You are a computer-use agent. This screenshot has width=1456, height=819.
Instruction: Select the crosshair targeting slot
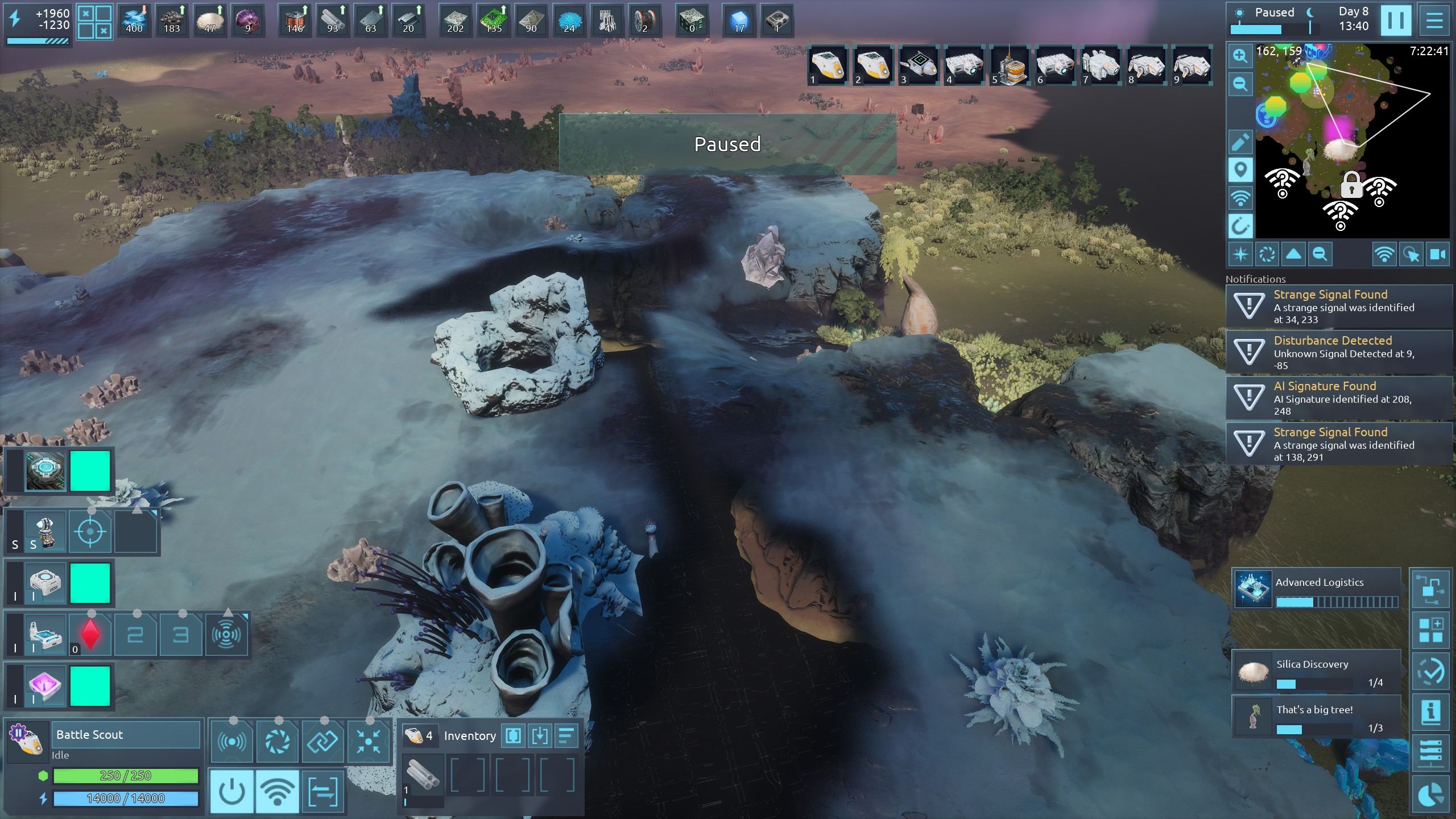90,532
